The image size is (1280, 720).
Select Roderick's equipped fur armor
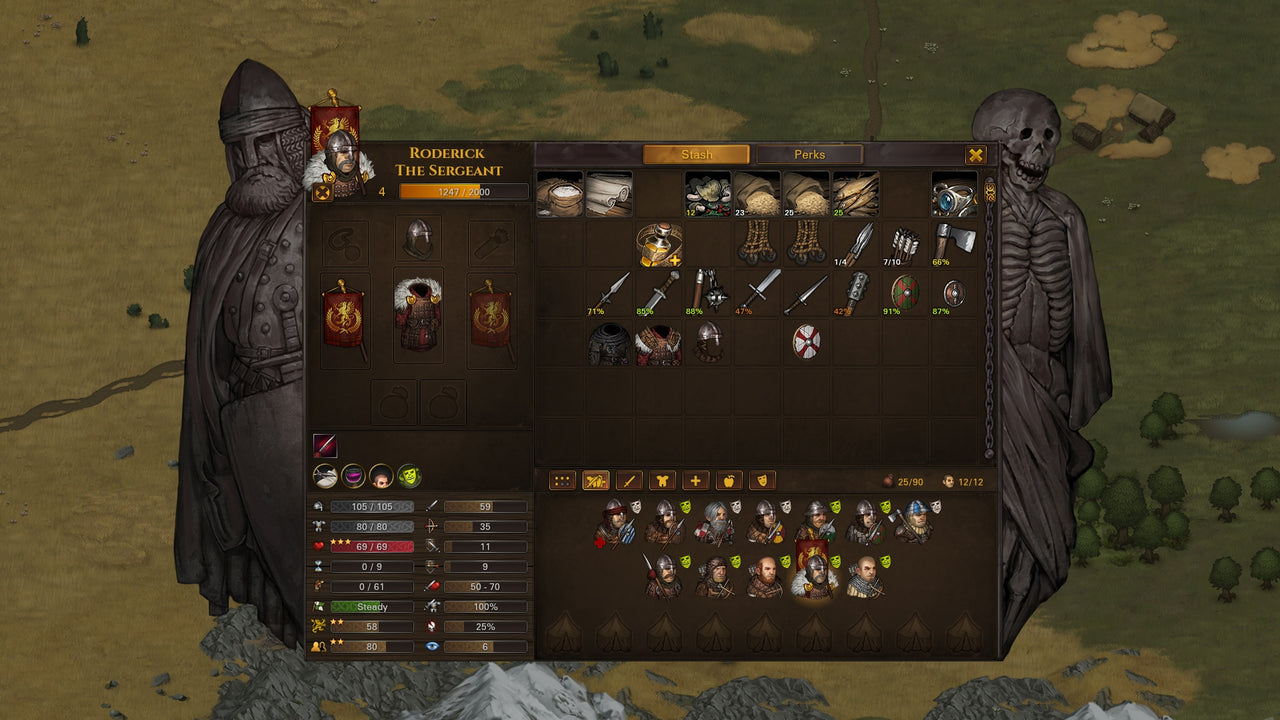coord(418,315)
